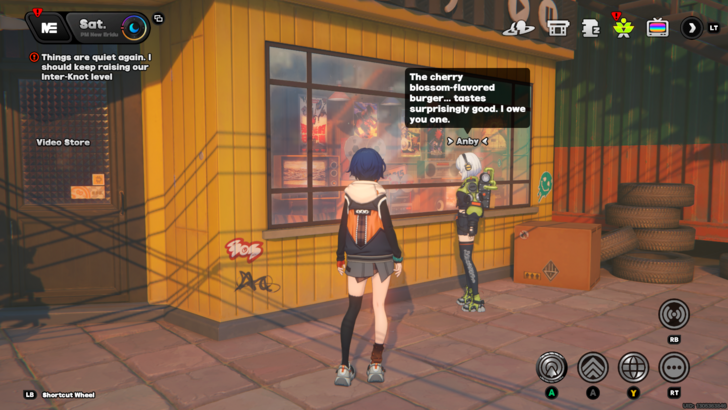The width and height of the screenshot is (728, 410).
Task: Open the globe map button
Action: pyautogui.click(x=633, y=367)
